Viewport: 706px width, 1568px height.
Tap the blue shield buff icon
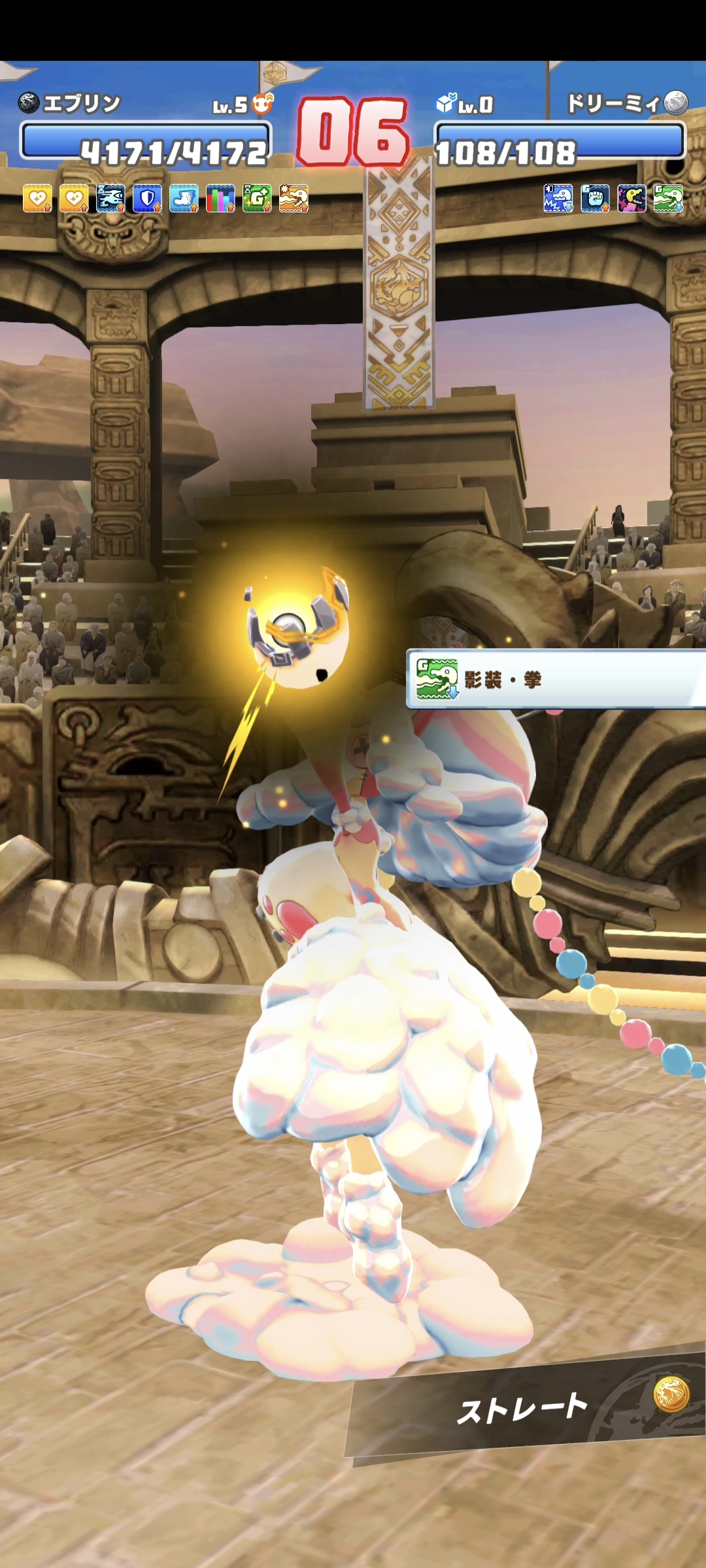(x=147, y=199)
